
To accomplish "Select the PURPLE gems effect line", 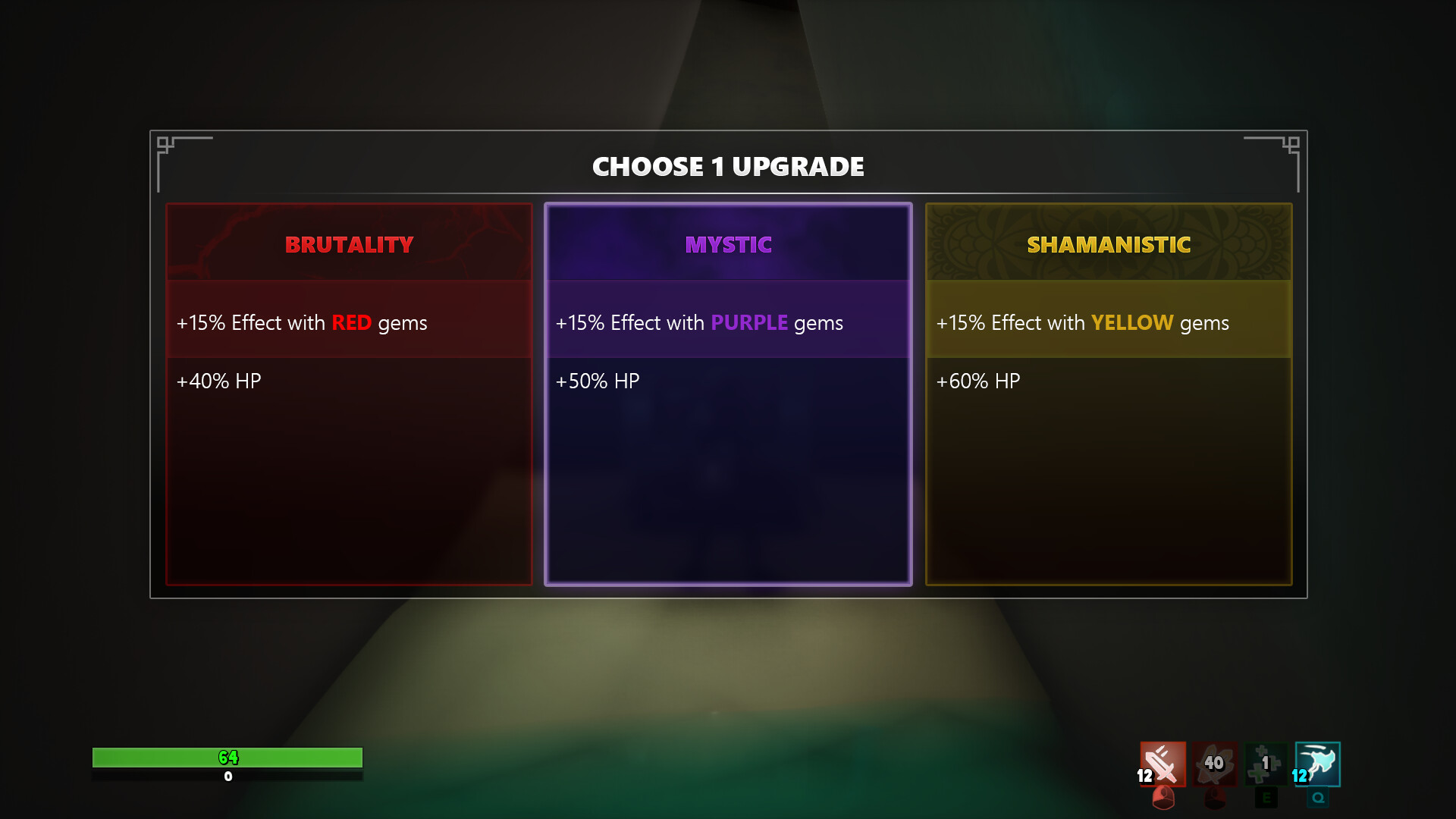I will [x=699, y=322].
